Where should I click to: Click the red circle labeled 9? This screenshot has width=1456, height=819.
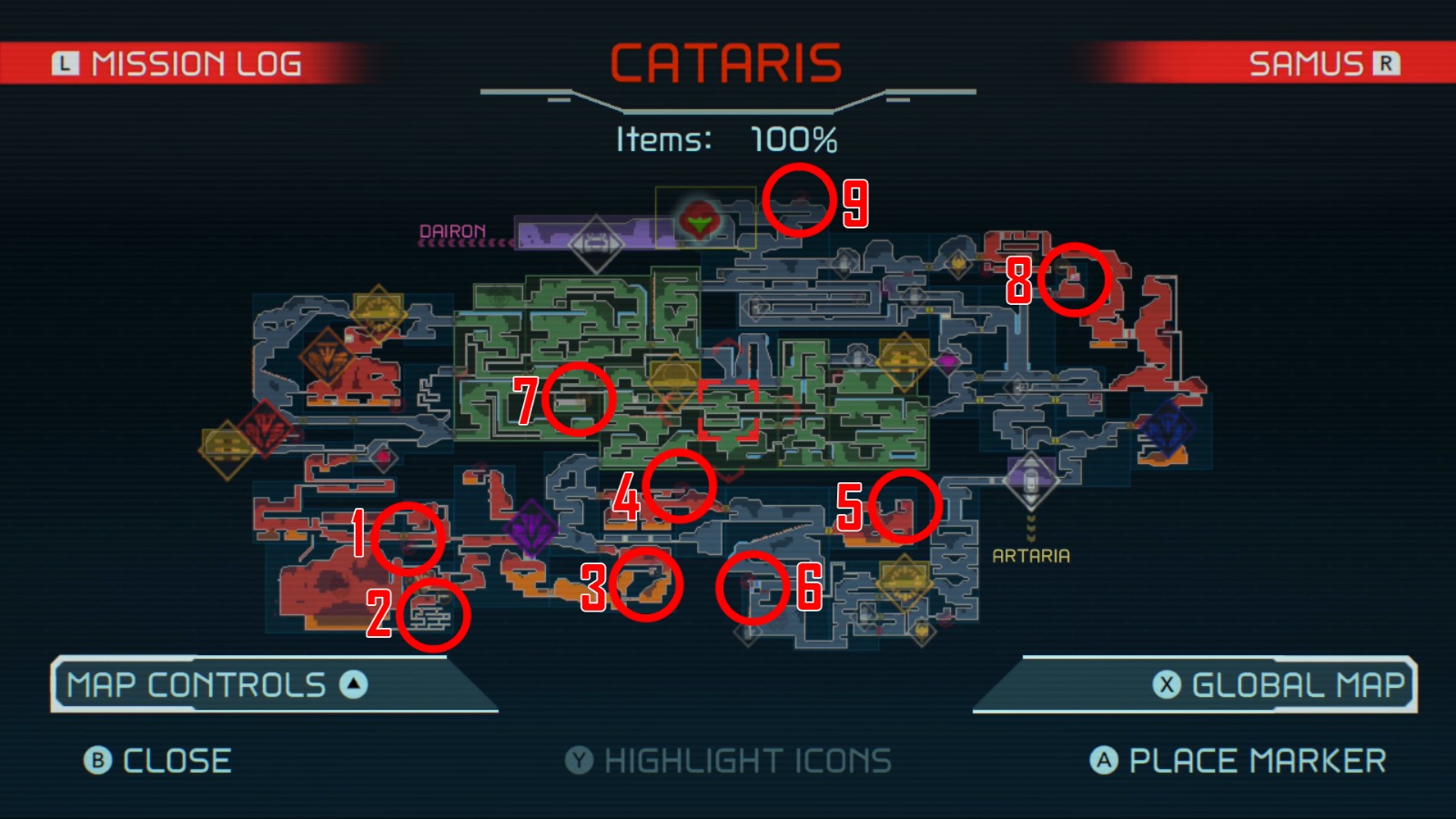coord(799,203)
